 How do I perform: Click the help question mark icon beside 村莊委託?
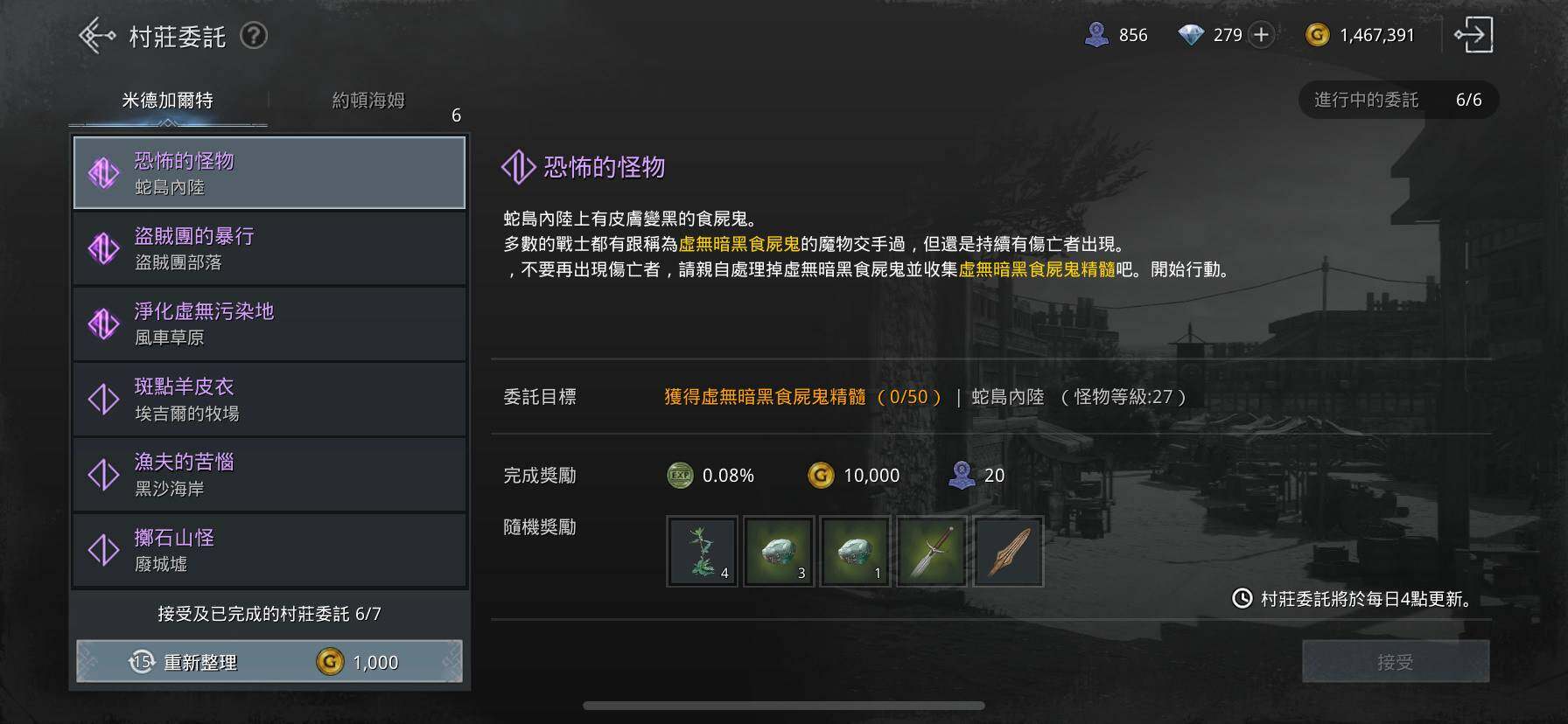[254, 35]
